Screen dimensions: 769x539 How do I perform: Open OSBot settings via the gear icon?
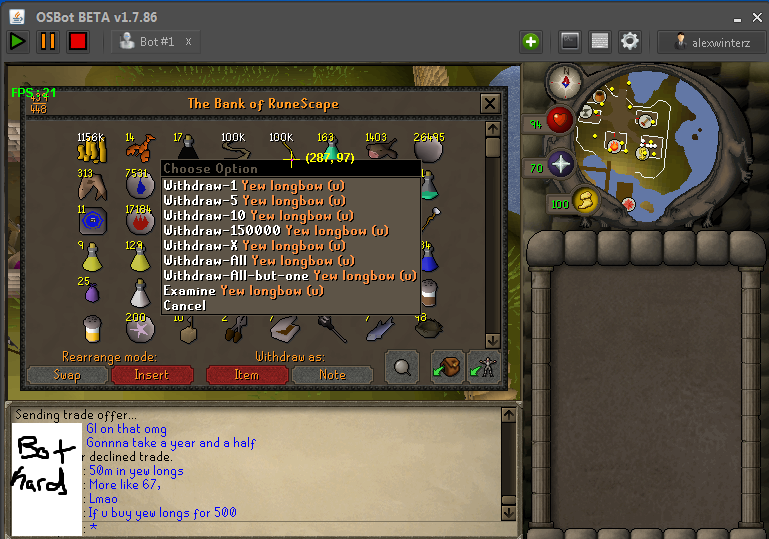[630, 41]
